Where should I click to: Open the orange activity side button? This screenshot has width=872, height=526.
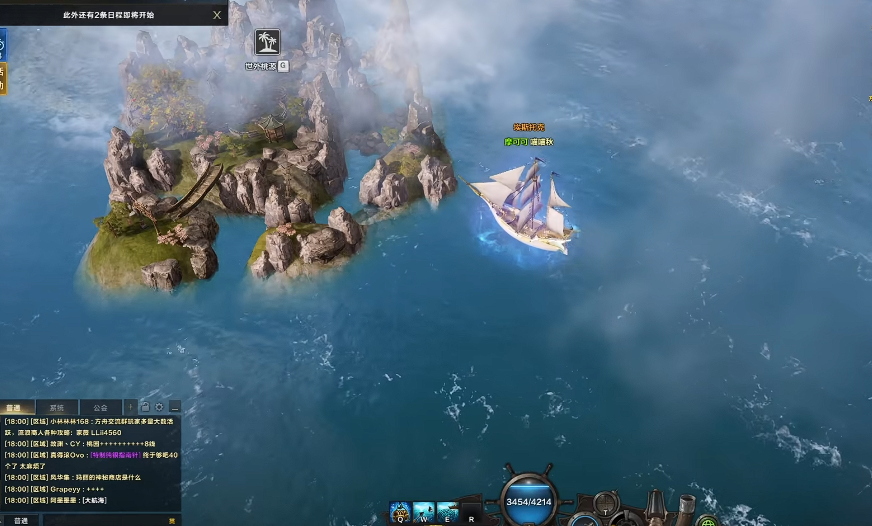(2, 78)
